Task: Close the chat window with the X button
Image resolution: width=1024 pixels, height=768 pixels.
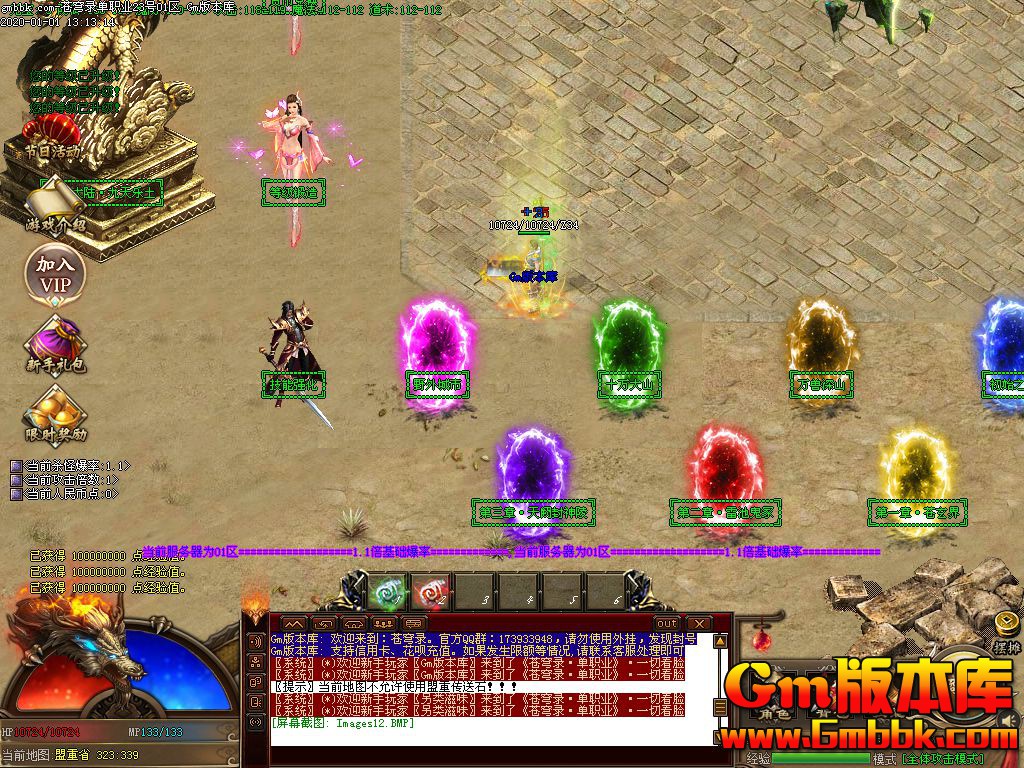Action: pyautogui.click(x=698, y=623)
